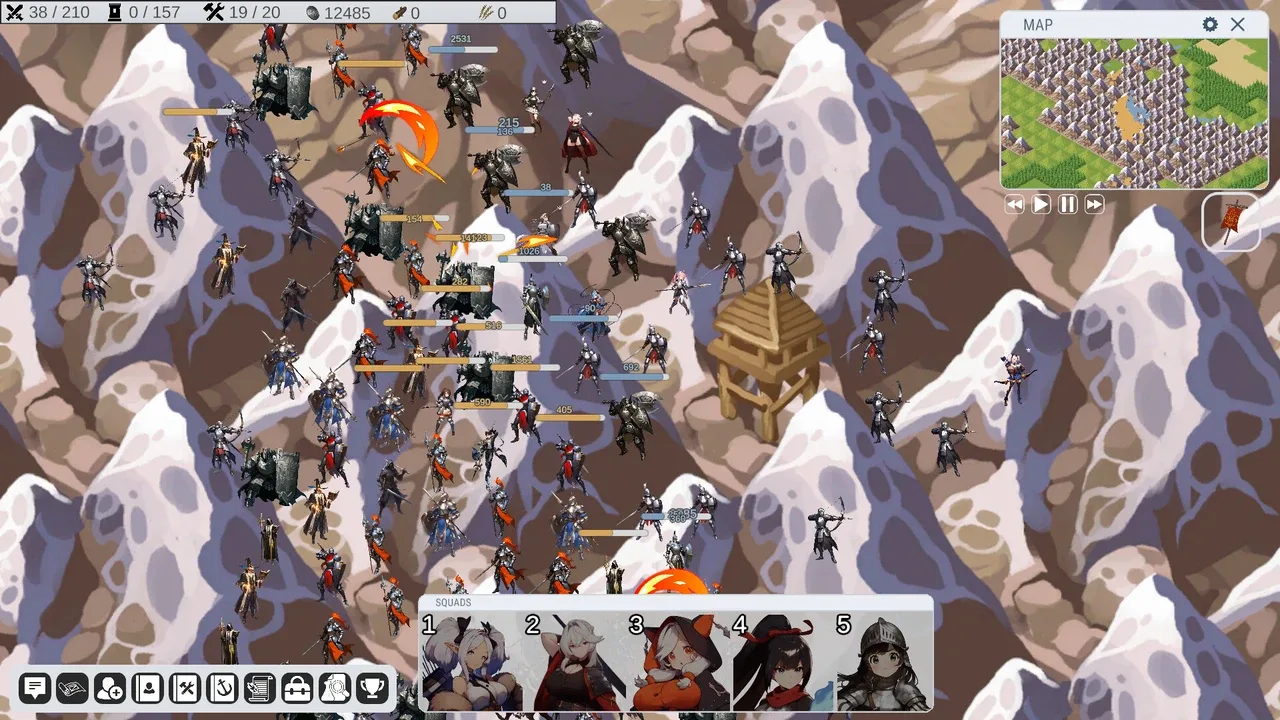1280x720 pixels.
Task: Click the recruit unit icon with plus sign
Action: pyautogui.click(x=110, y=688)
